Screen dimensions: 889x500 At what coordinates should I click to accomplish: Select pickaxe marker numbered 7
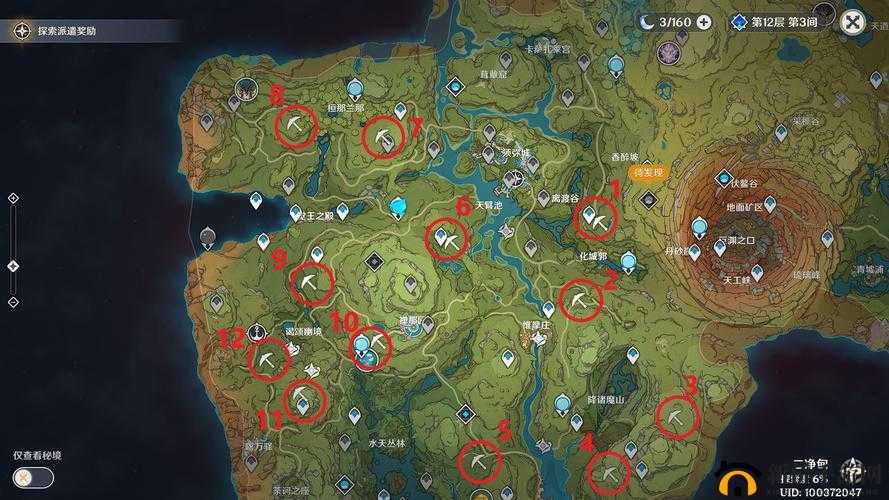point(381,137)
